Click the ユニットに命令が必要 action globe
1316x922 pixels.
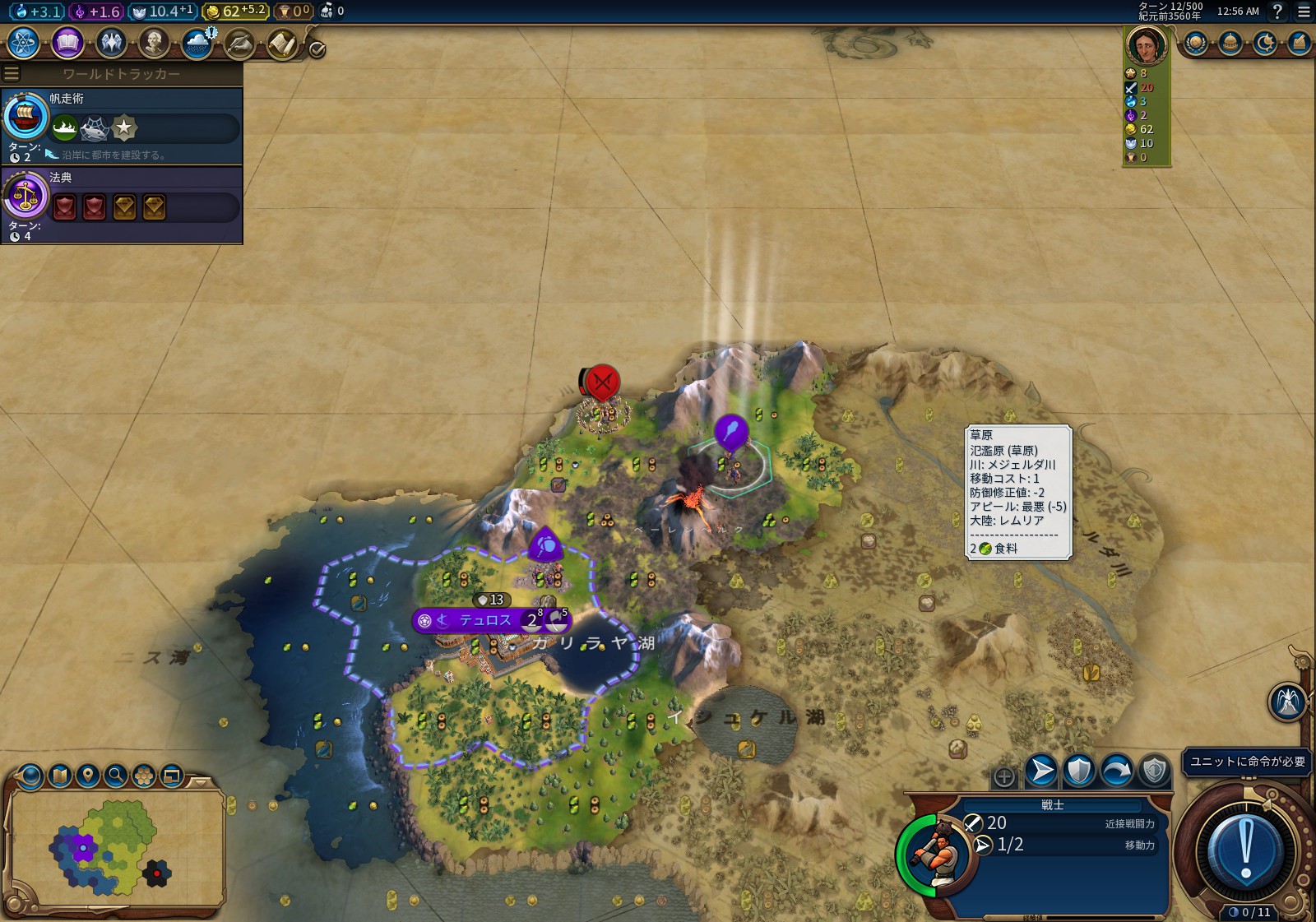click(1245, 850)
